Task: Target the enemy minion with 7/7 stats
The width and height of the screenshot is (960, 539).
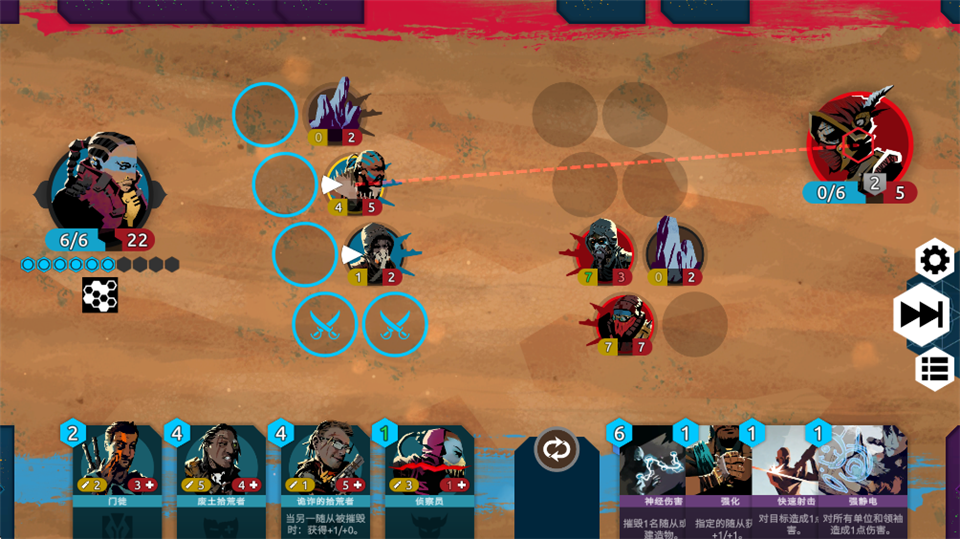Action: (624, 324)
